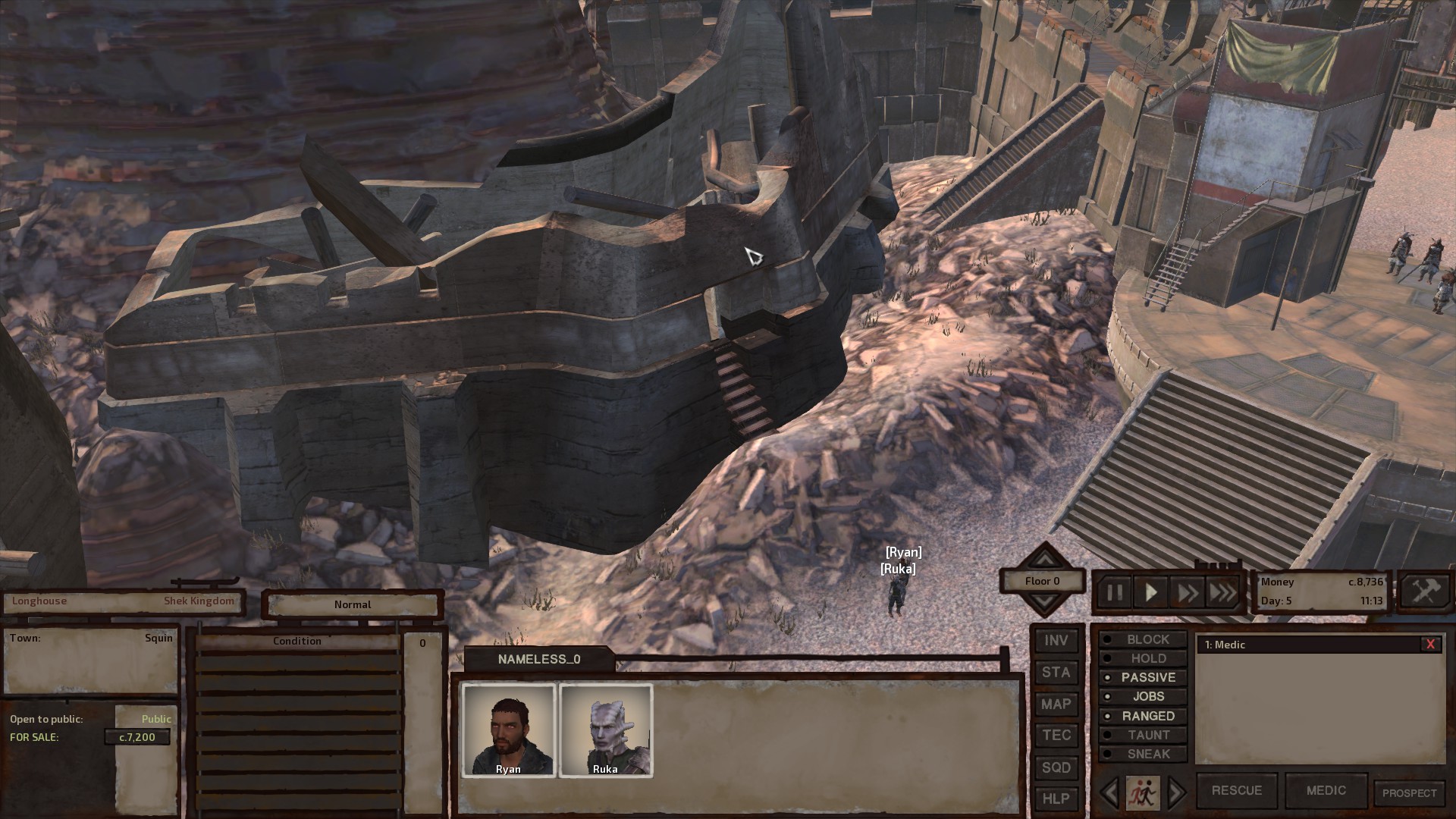Open the world map with MAP
The height and width of the screenshot is (819, 1456).
pyautogui.click(x=1056, y=704)
